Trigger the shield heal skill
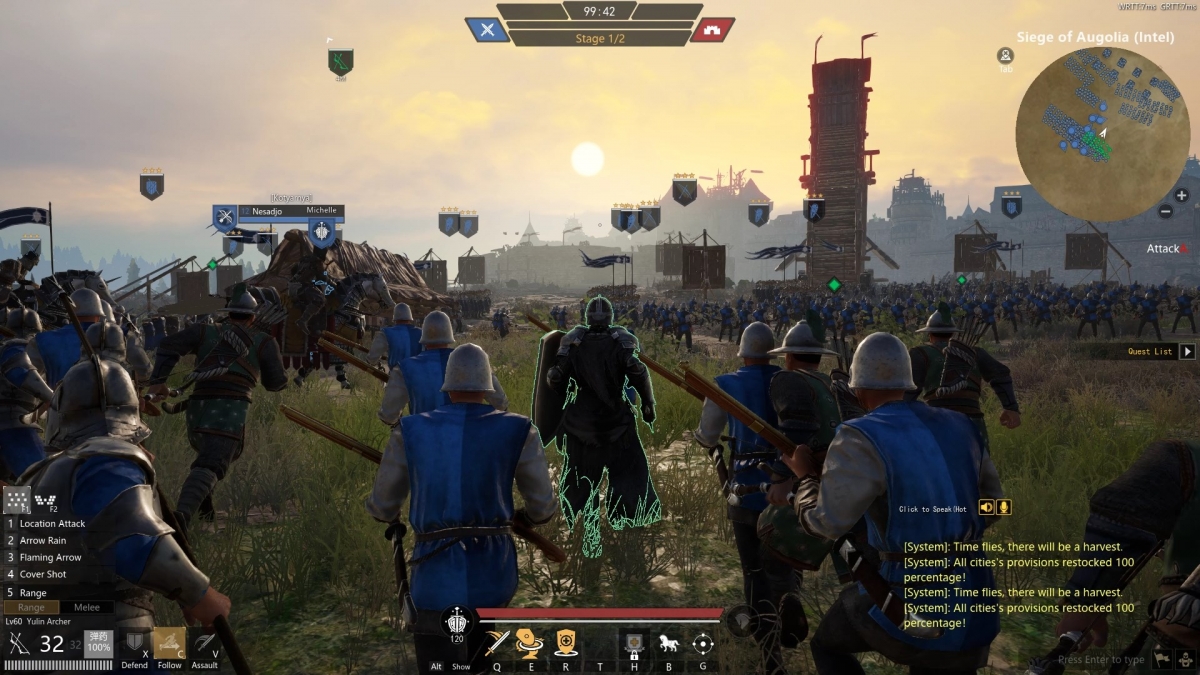 566,642
